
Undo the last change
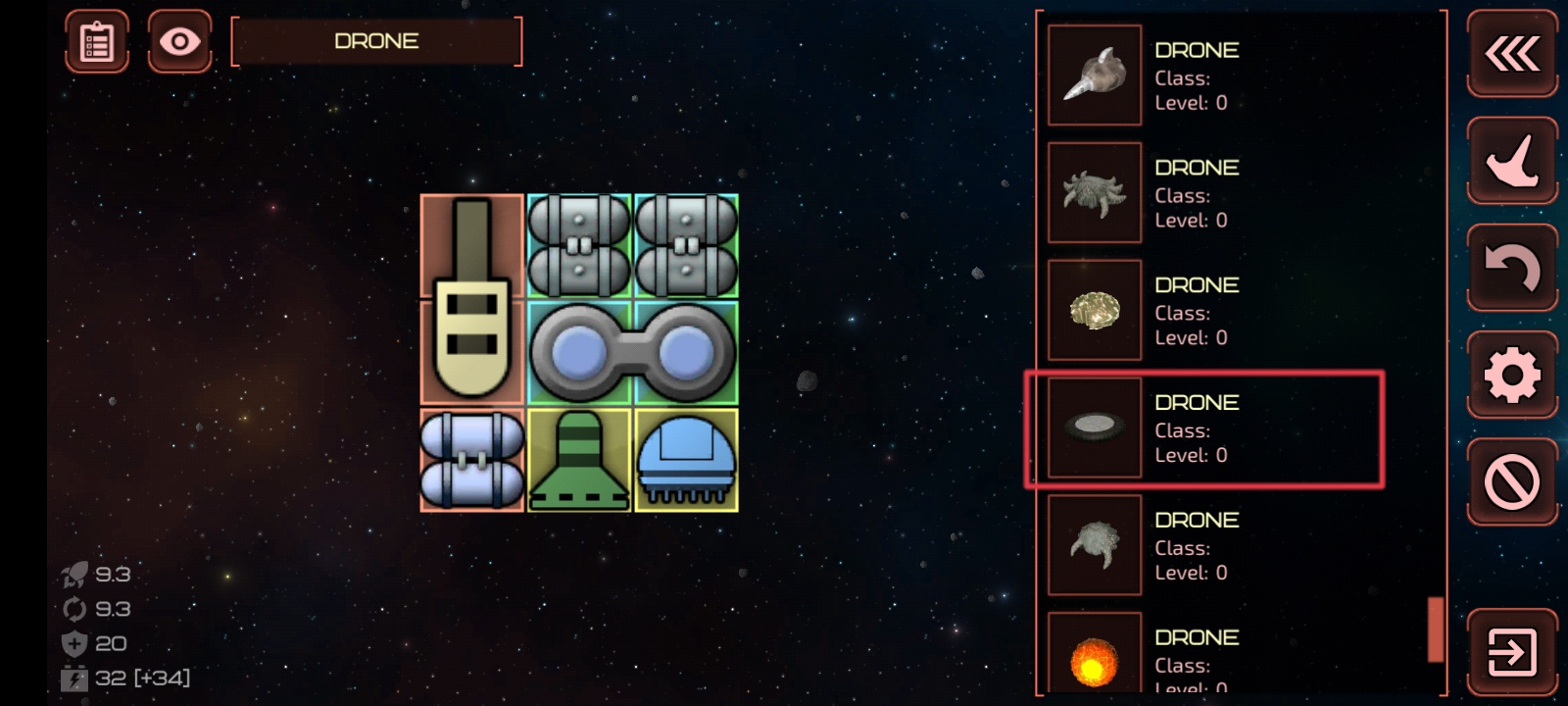click(x=1511, y=268)
